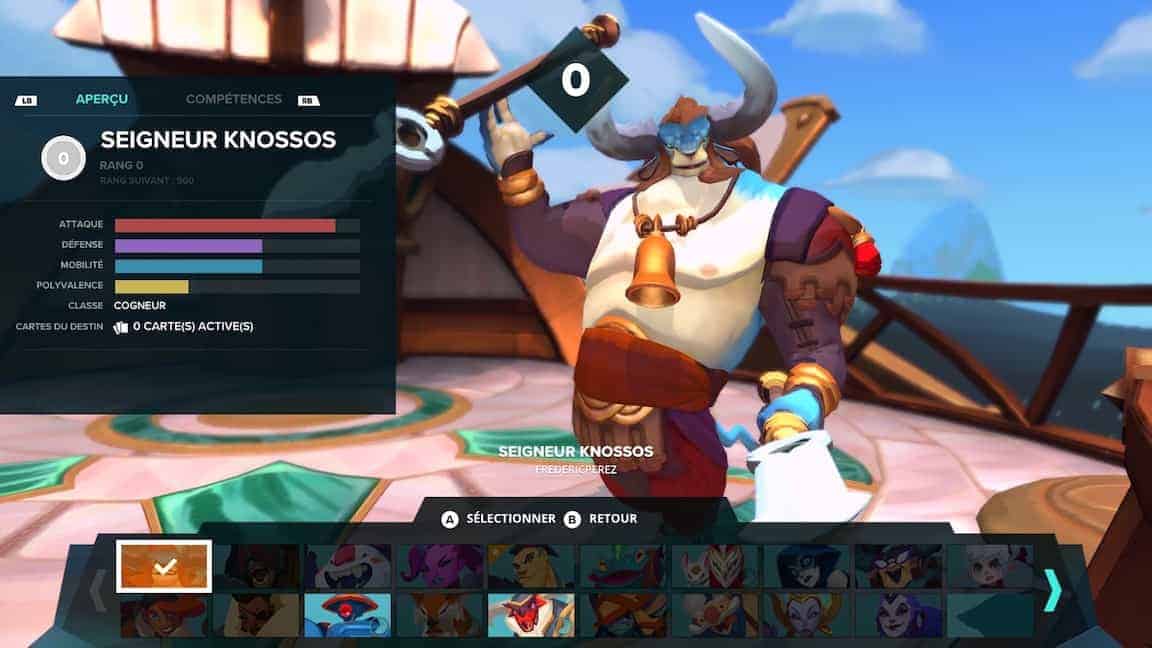
Task: Switch to the Compétences tab
Action: point(233,99)
